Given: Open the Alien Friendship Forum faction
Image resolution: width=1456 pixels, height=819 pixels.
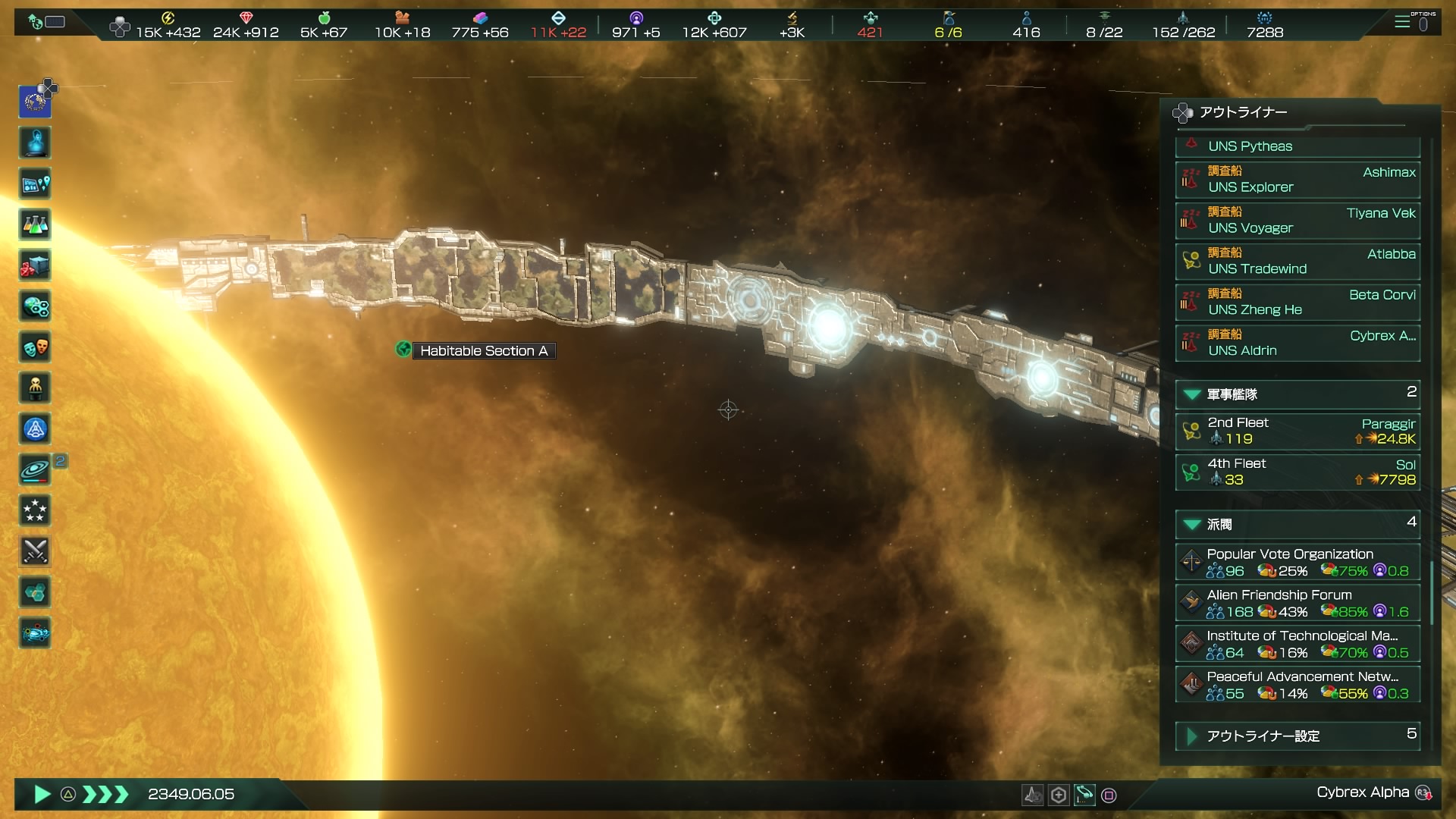Looking at the screenshot, I should tap(1297, 603).
